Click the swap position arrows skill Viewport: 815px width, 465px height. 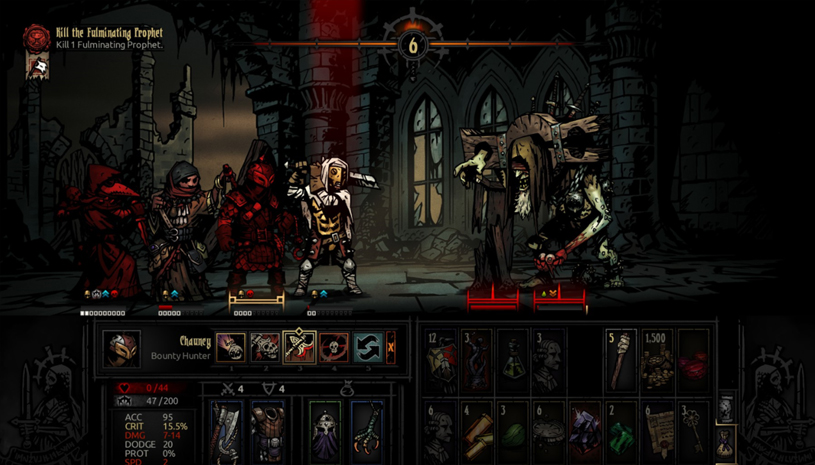click(367, 348)
